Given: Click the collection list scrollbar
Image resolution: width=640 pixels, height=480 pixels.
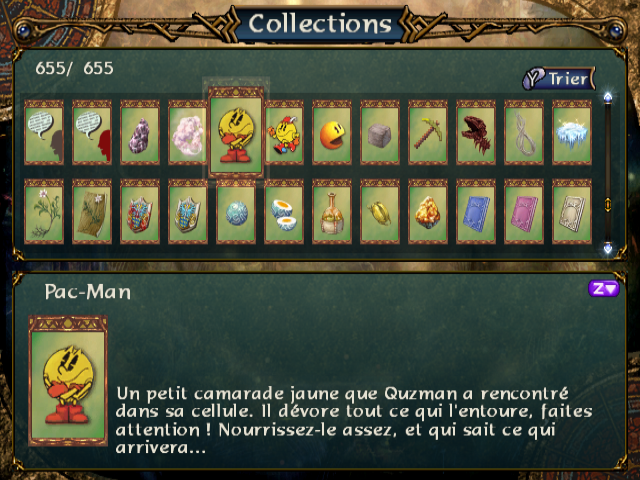Looking at the screenshot, I should tap(607, 172).
